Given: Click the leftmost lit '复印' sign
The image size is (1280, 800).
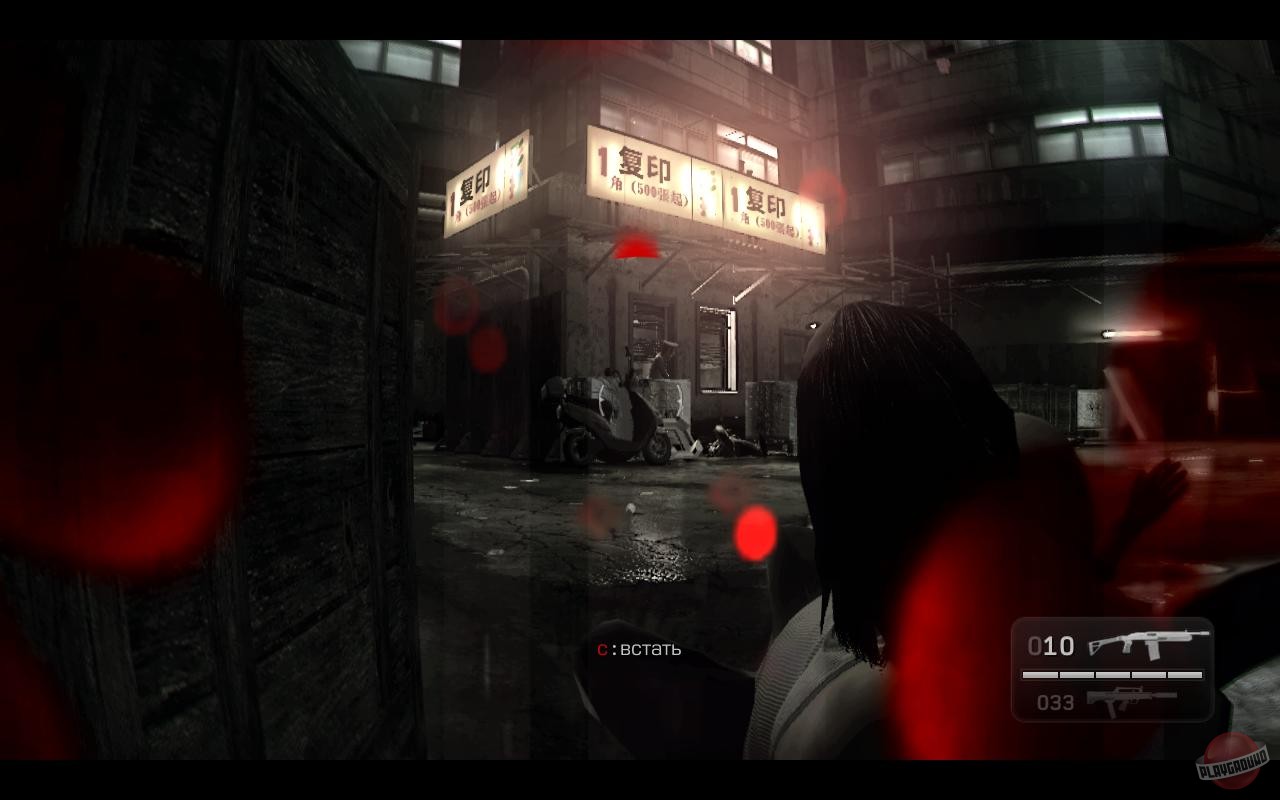Looking at the screenshot, I should [478, 185].
